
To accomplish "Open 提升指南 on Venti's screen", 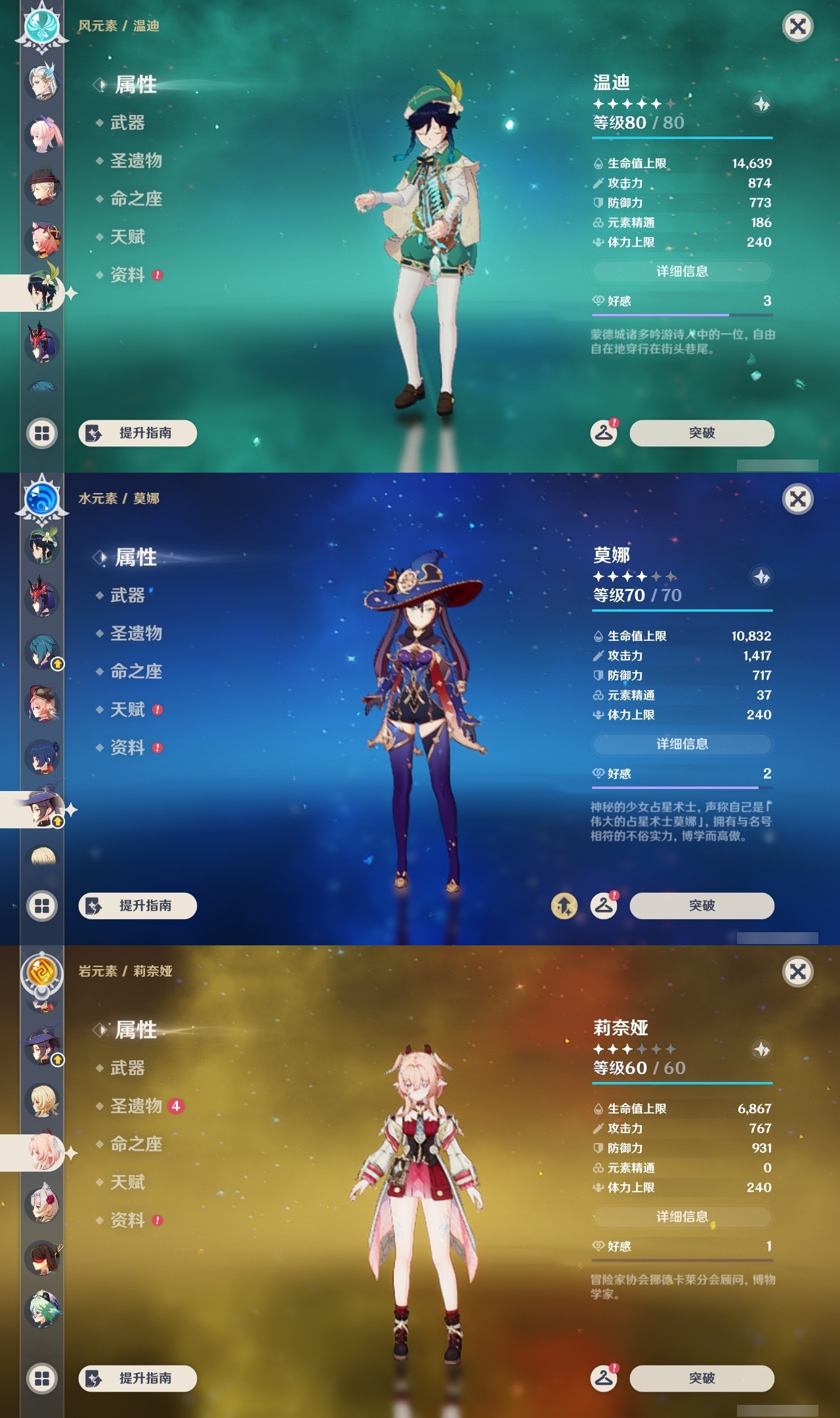I will [136, 433].
